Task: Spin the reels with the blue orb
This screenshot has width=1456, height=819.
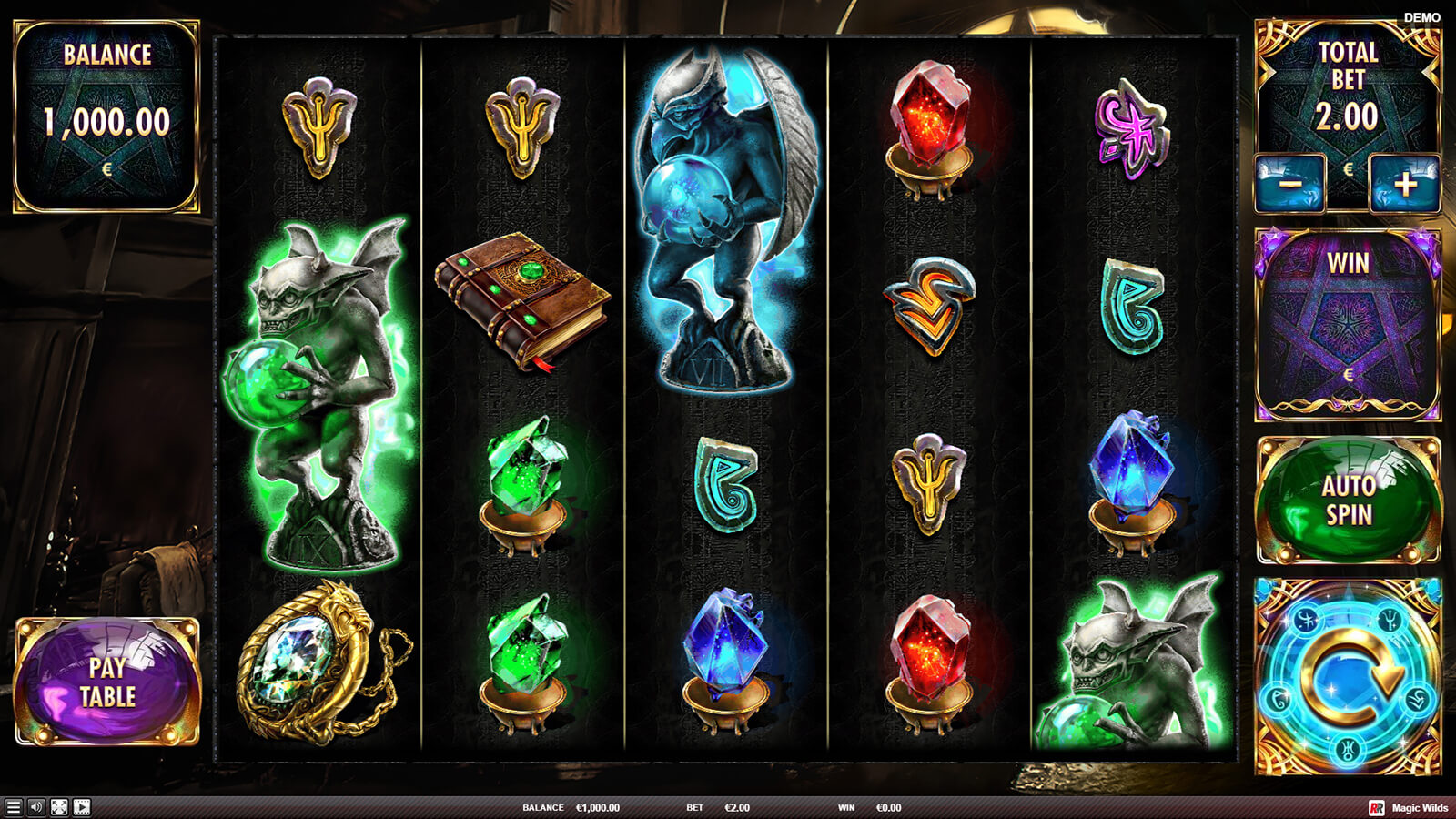Action: click(x=1349, y=676)
